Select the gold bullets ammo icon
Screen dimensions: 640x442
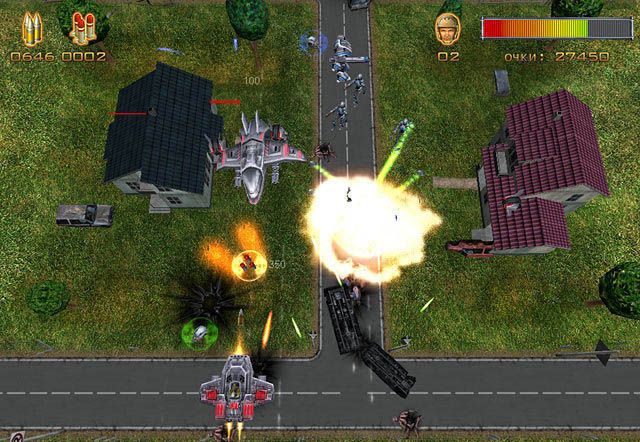click(x=31, y=28)
